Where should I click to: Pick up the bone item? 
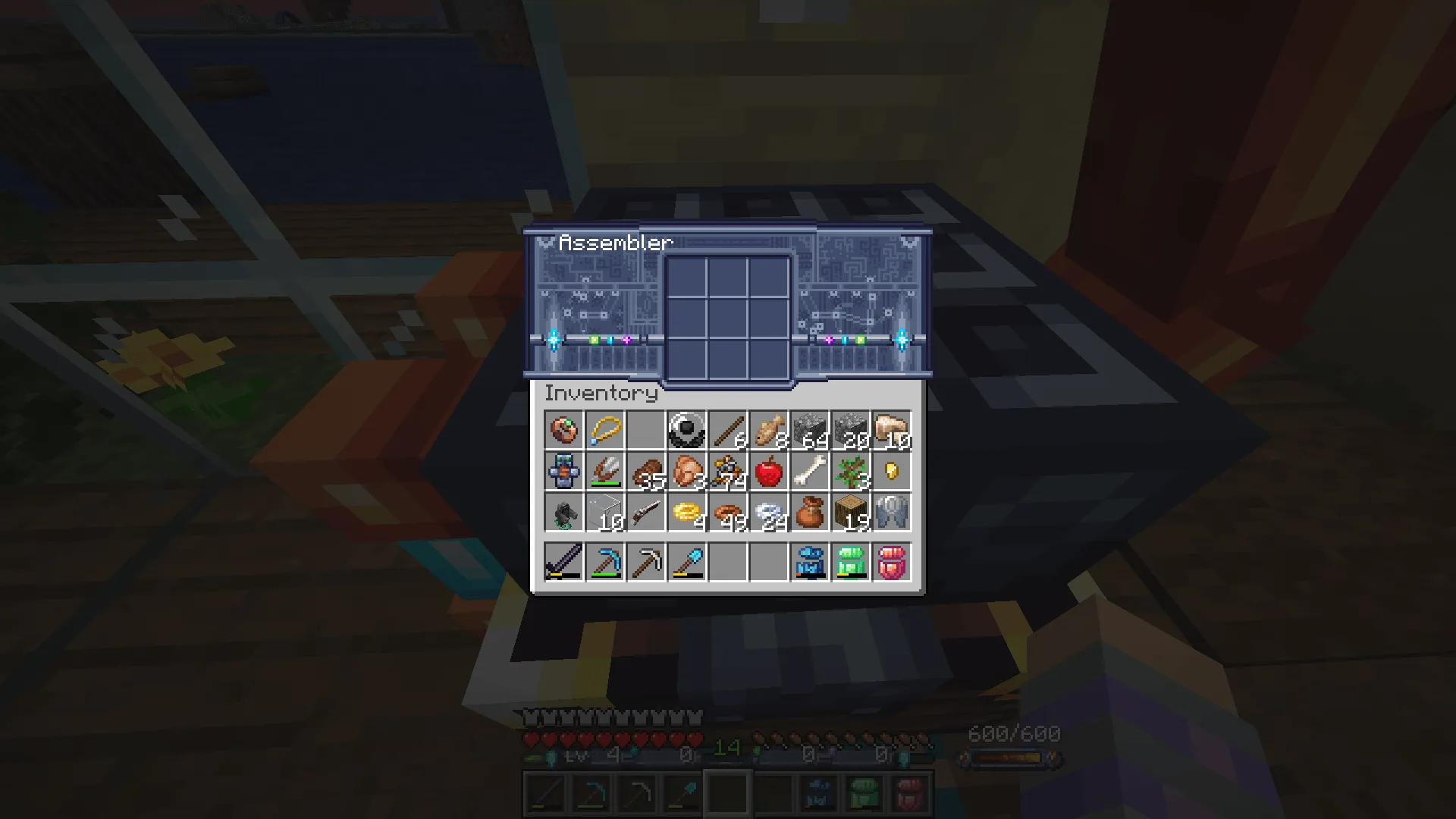(x=811, y=470)
